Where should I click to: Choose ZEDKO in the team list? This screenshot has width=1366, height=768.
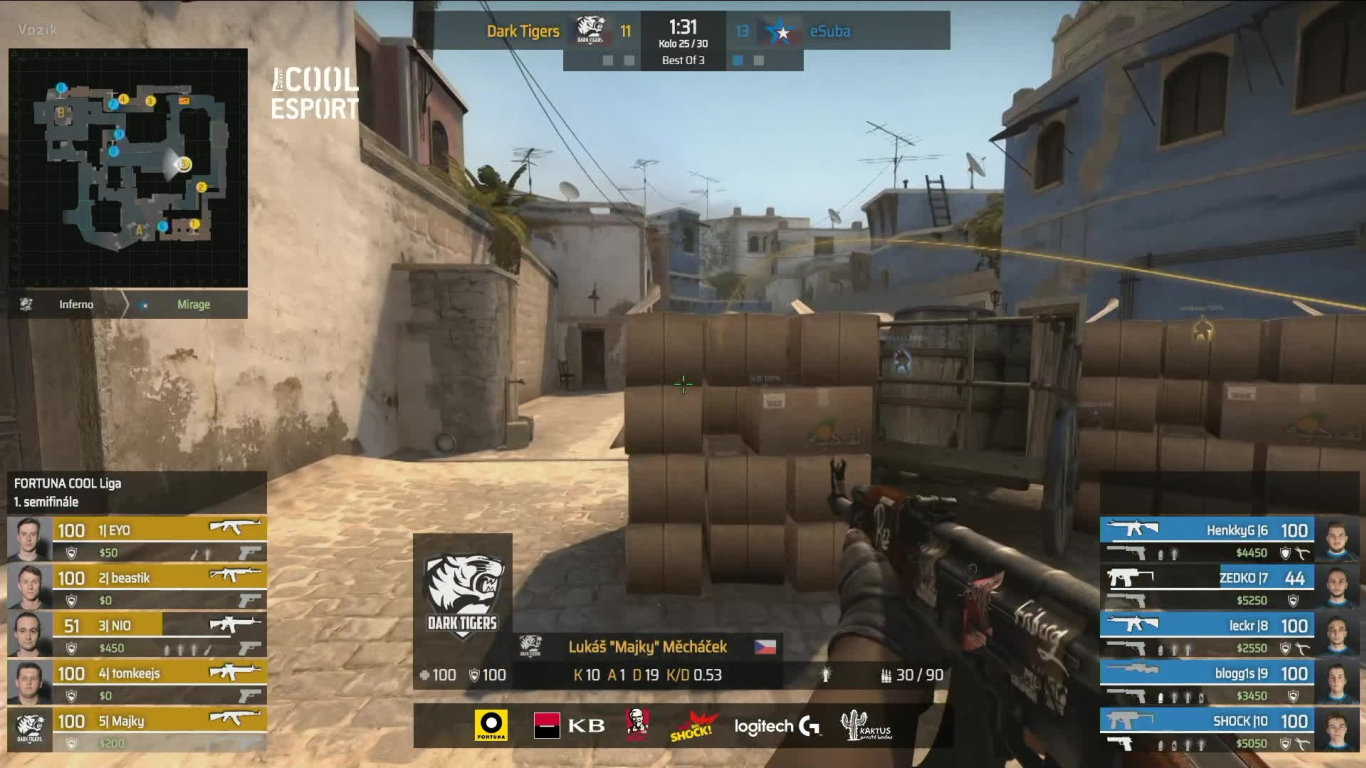pyautogui.click(x=1228, y=589)
